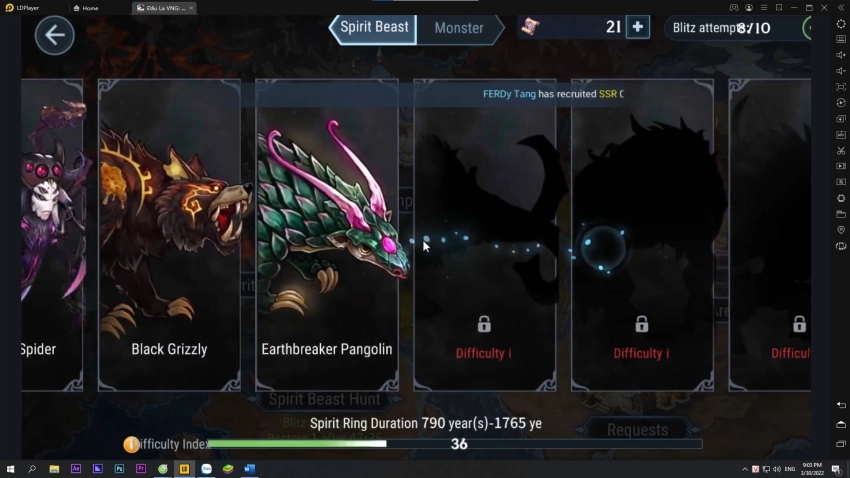Select the Black Grizzly card
Screen dimensions: 850x478
[x=169, y=234]
